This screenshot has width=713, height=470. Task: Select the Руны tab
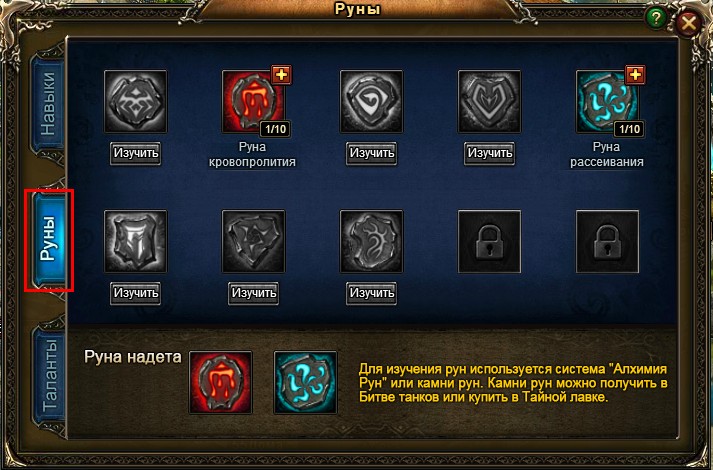click(x=48, y=241)
